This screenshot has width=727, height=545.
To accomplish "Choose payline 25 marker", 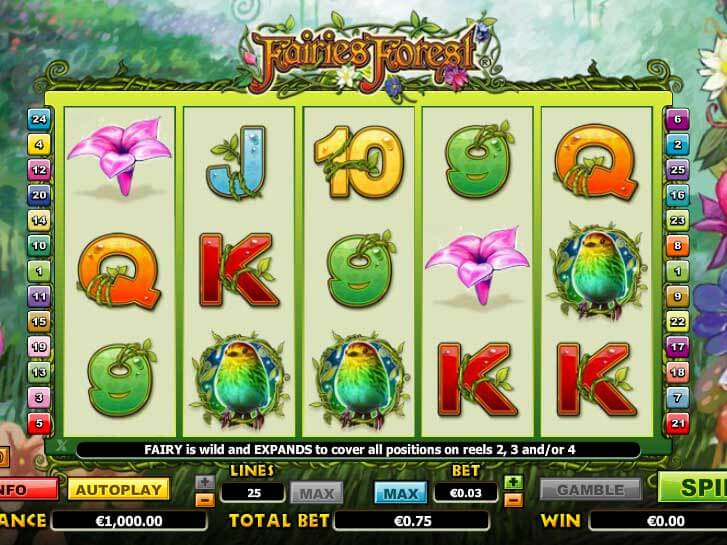I will pos(678,170).
